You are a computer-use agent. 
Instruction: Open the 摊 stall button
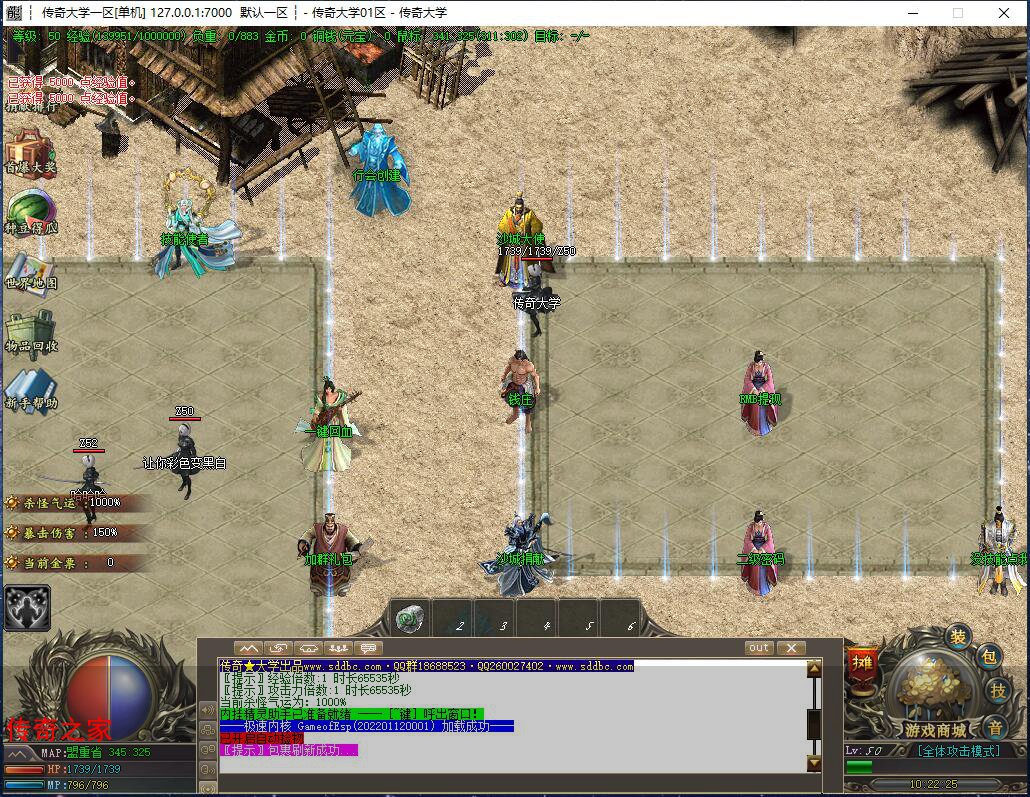coord(861,663)
